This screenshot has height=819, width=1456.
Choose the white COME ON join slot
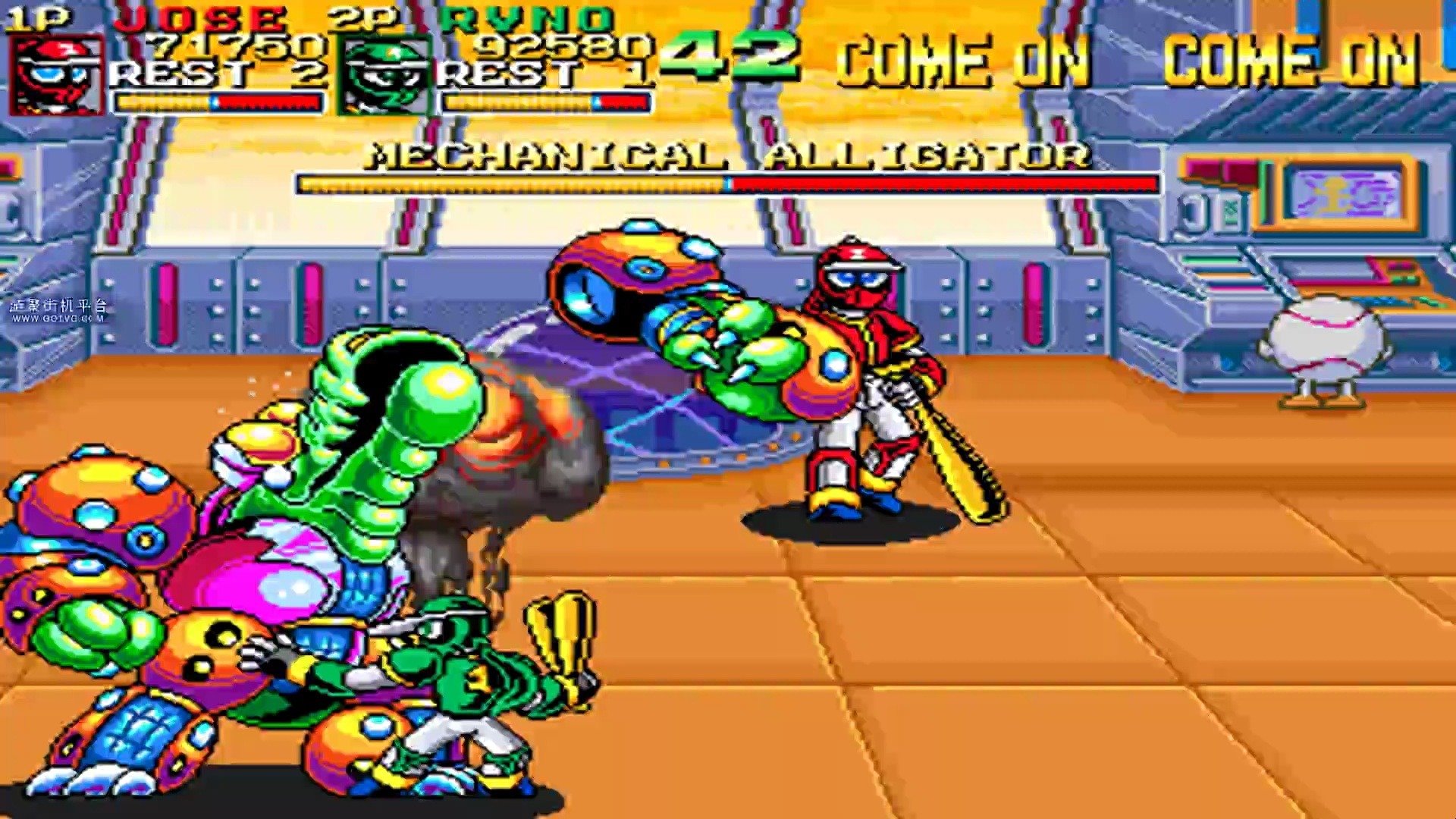tap(963, 61)
